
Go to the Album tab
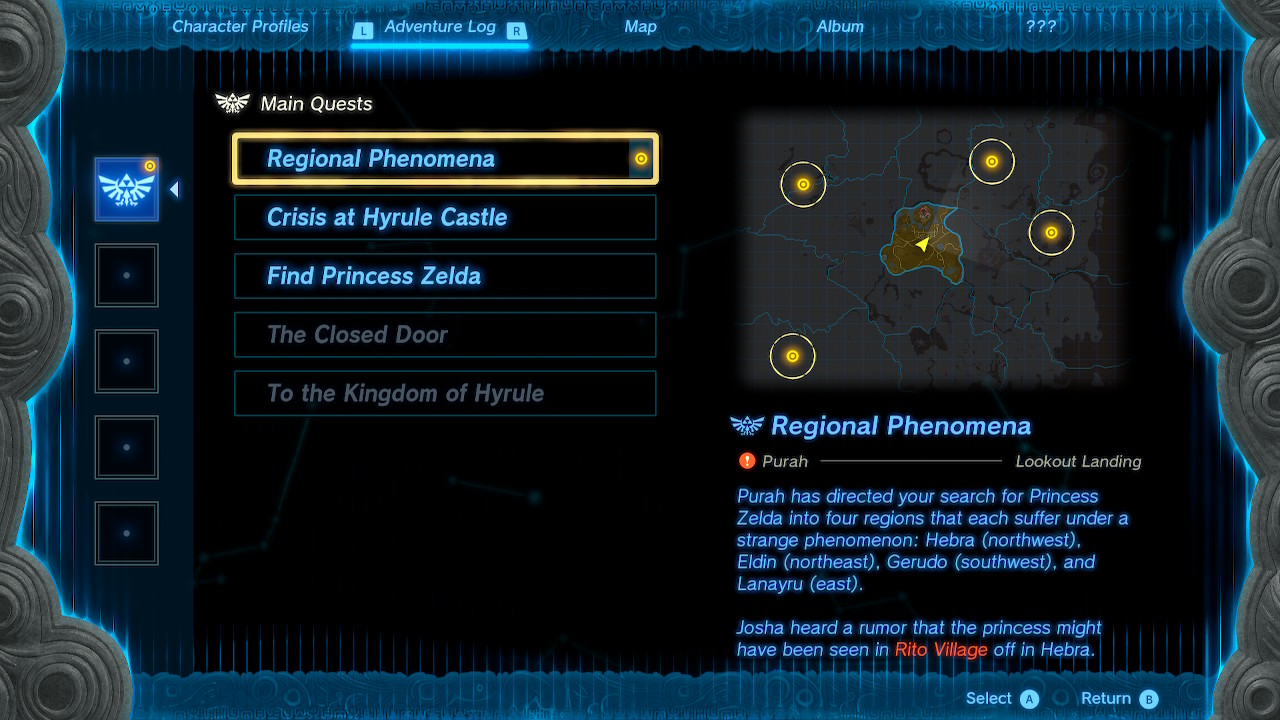coord(840,27)
